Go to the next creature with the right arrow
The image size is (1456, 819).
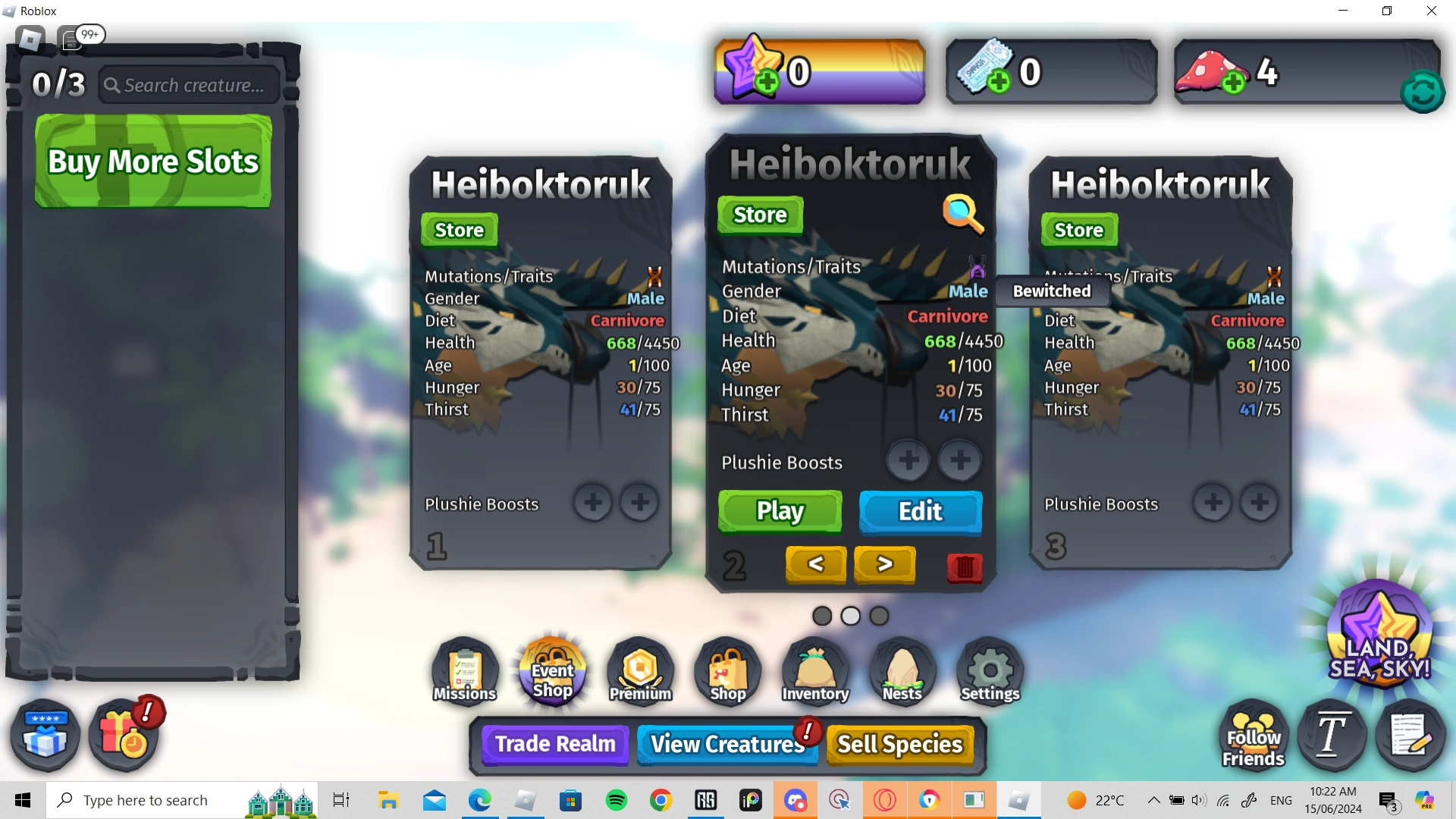click(884, 564)
